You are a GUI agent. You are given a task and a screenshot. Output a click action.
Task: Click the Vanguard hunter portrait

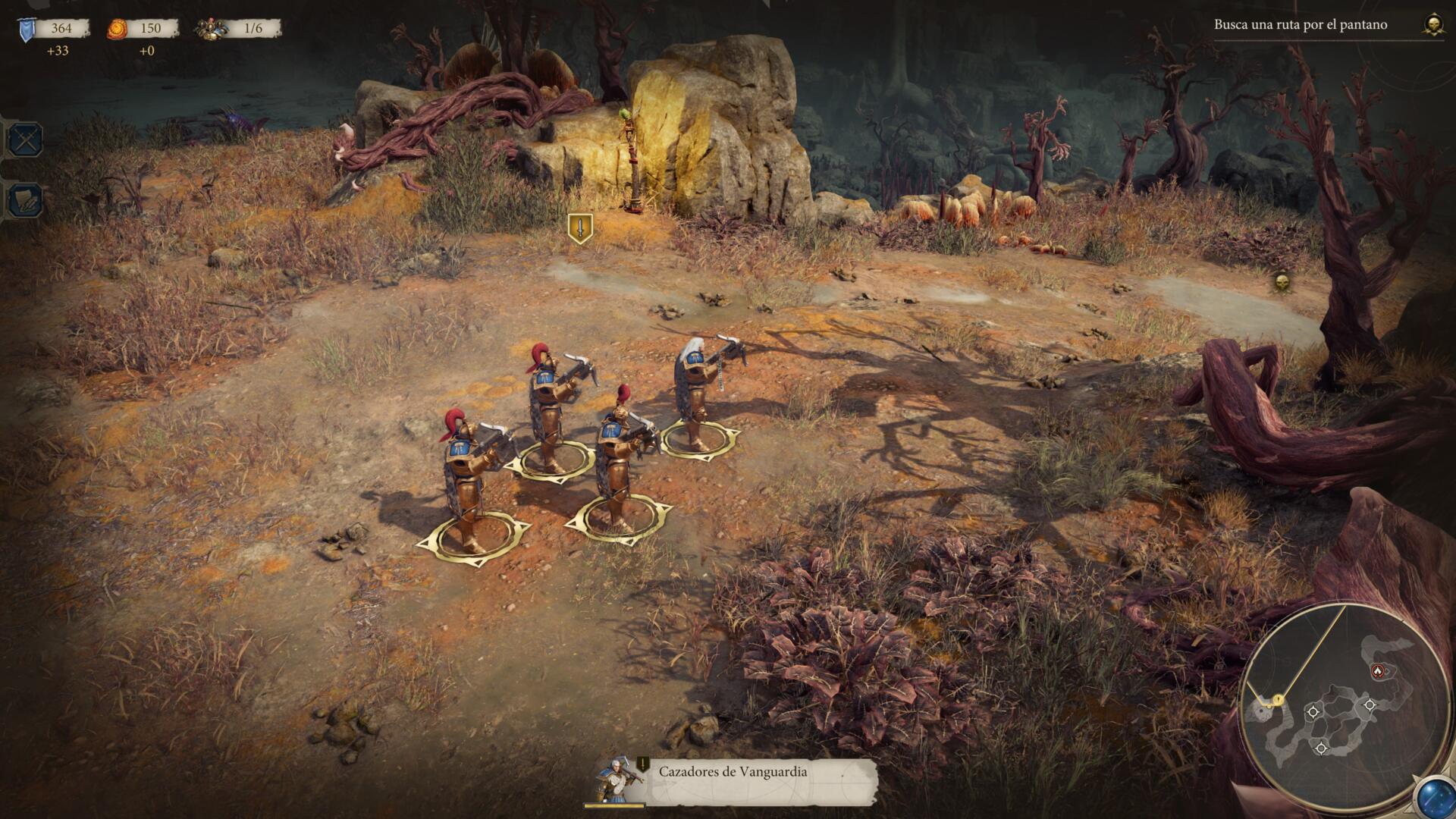[x=616, y=779]
